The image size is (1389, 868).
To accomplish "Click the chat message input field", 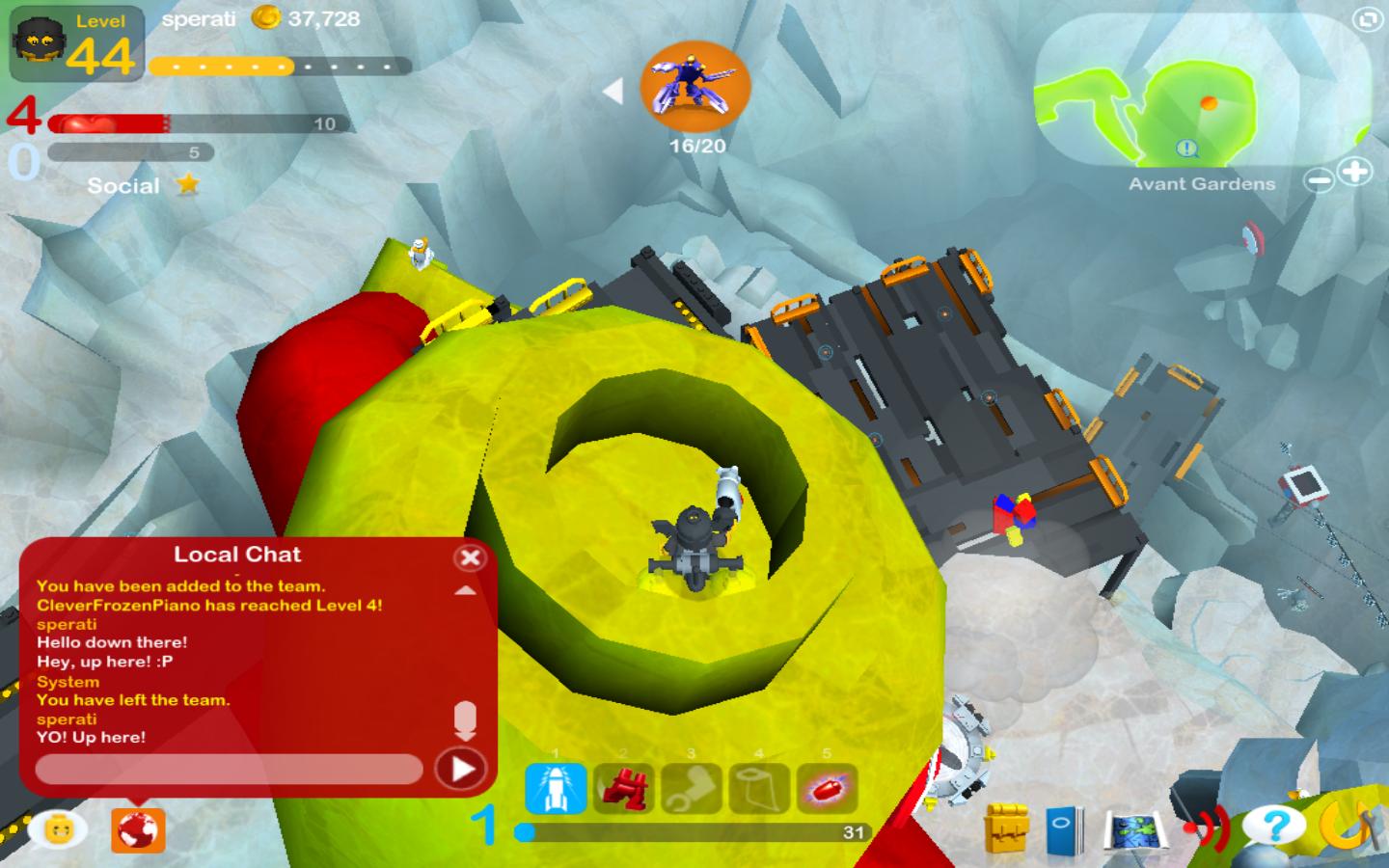I will click(229, 769).
